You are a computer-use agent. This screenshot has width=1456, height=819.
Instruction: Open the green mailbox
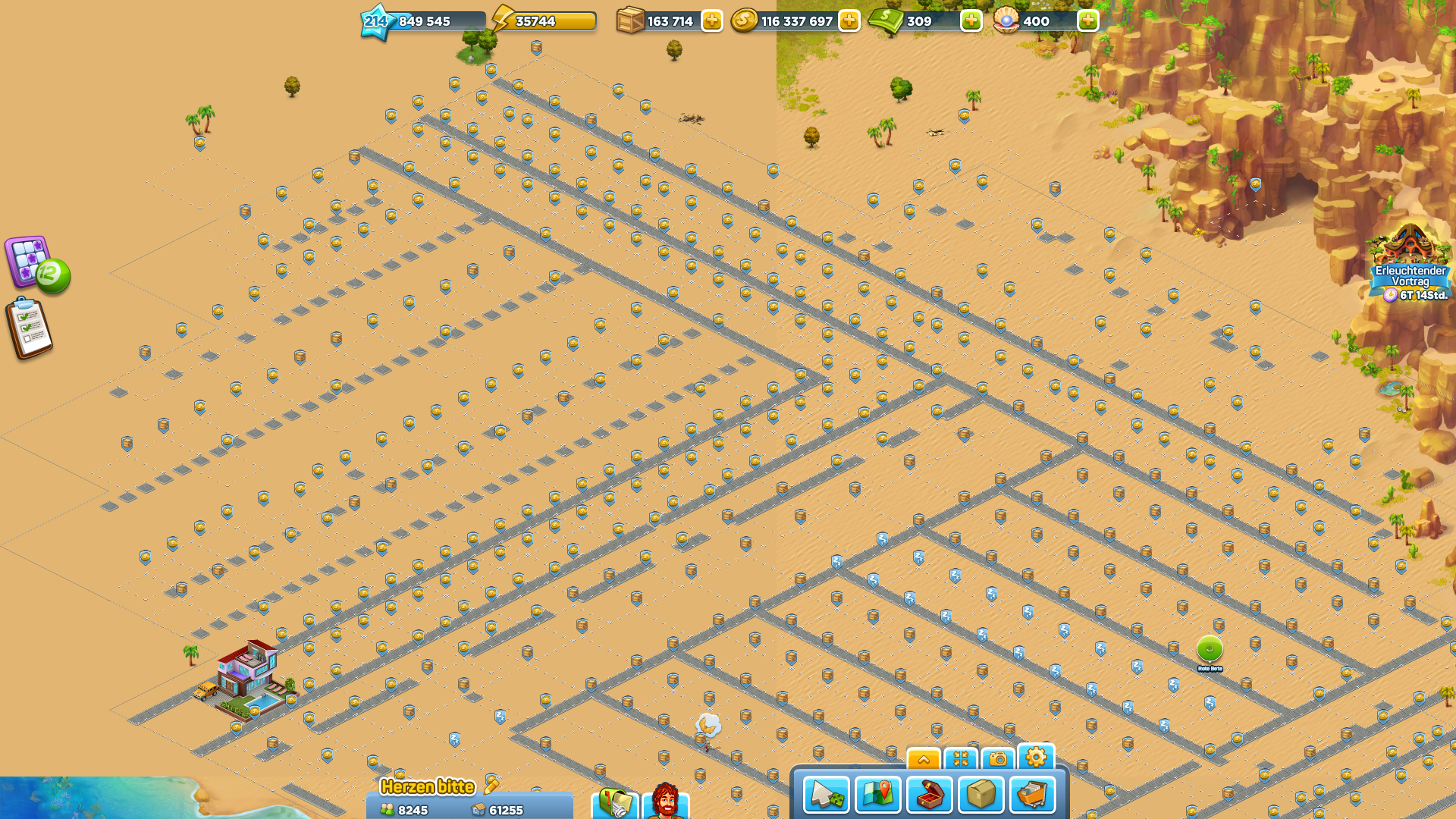pos(615,802)
